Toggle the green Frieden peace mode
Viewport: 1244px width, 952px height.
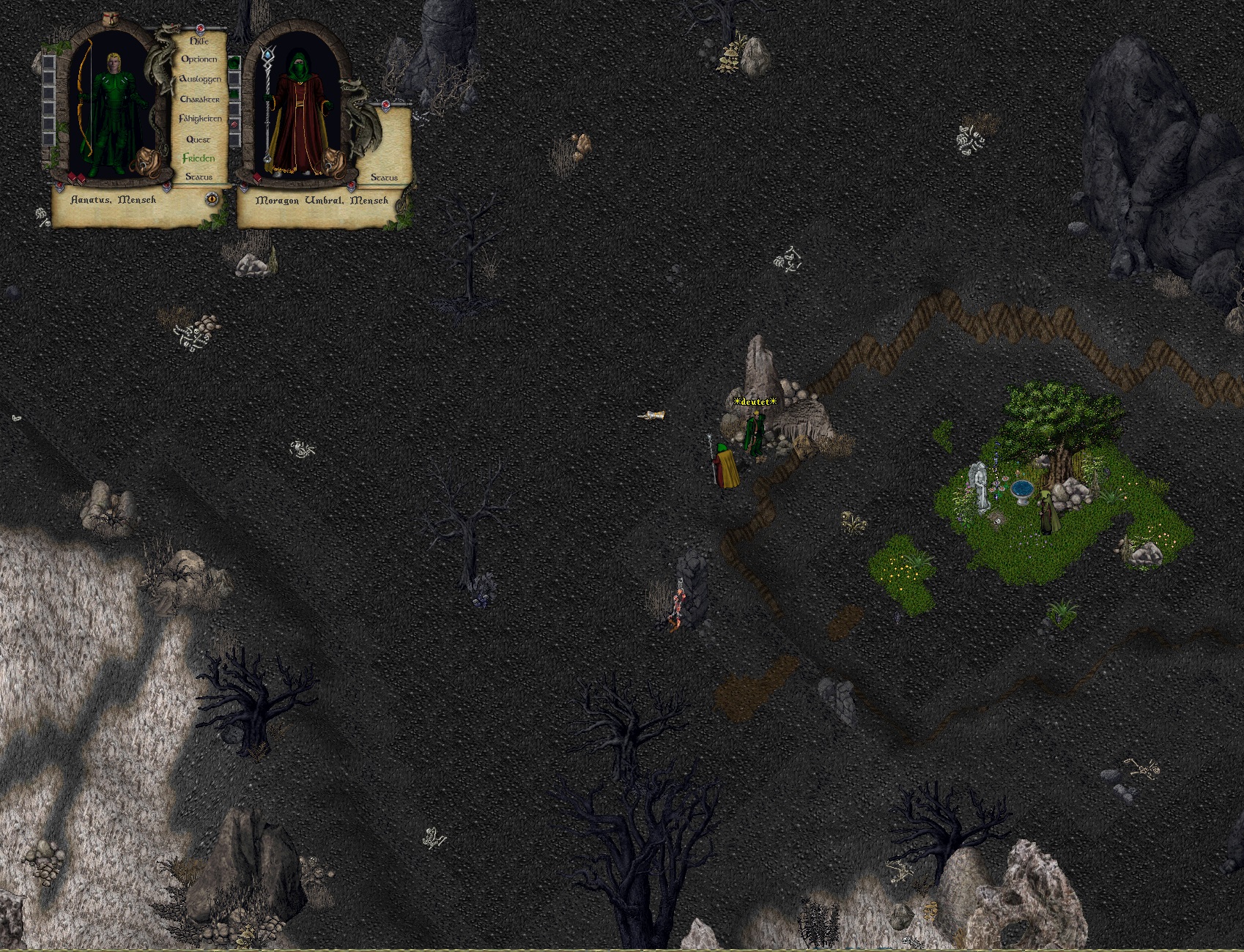coord(199,158)
